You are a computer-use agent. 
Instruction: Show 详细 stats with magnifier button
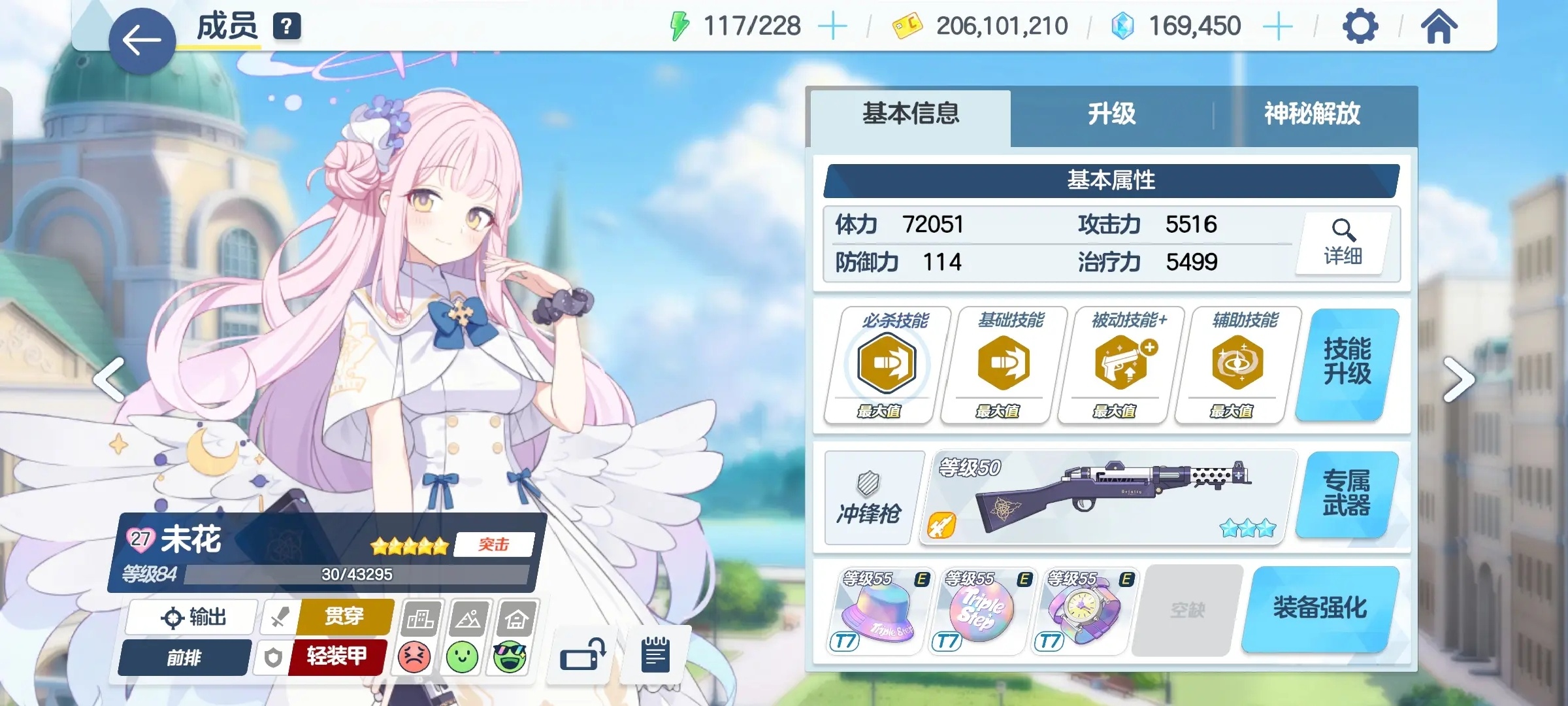1343,243
